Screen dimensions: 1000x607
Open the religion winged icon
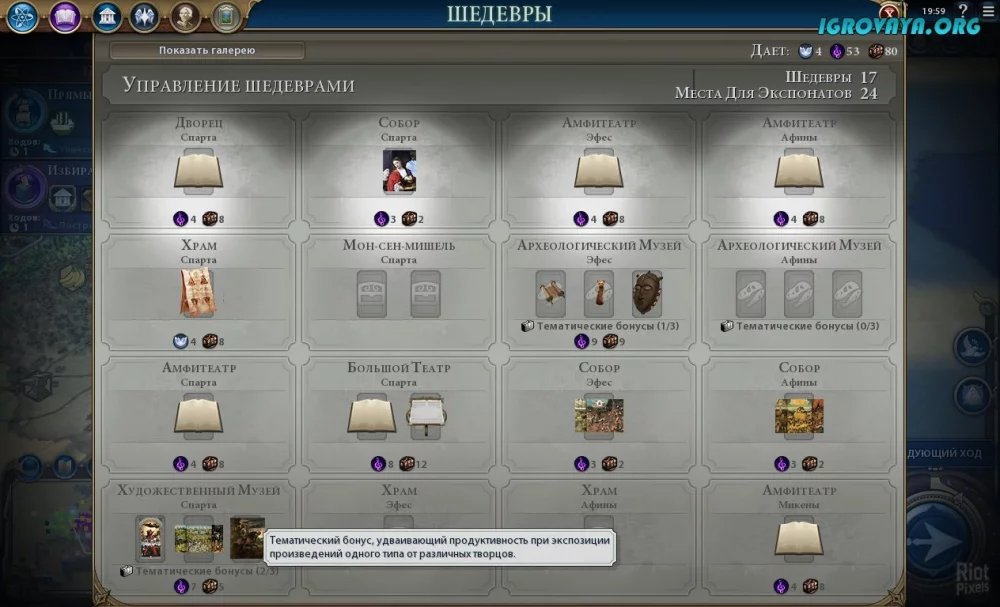[145, 16]
